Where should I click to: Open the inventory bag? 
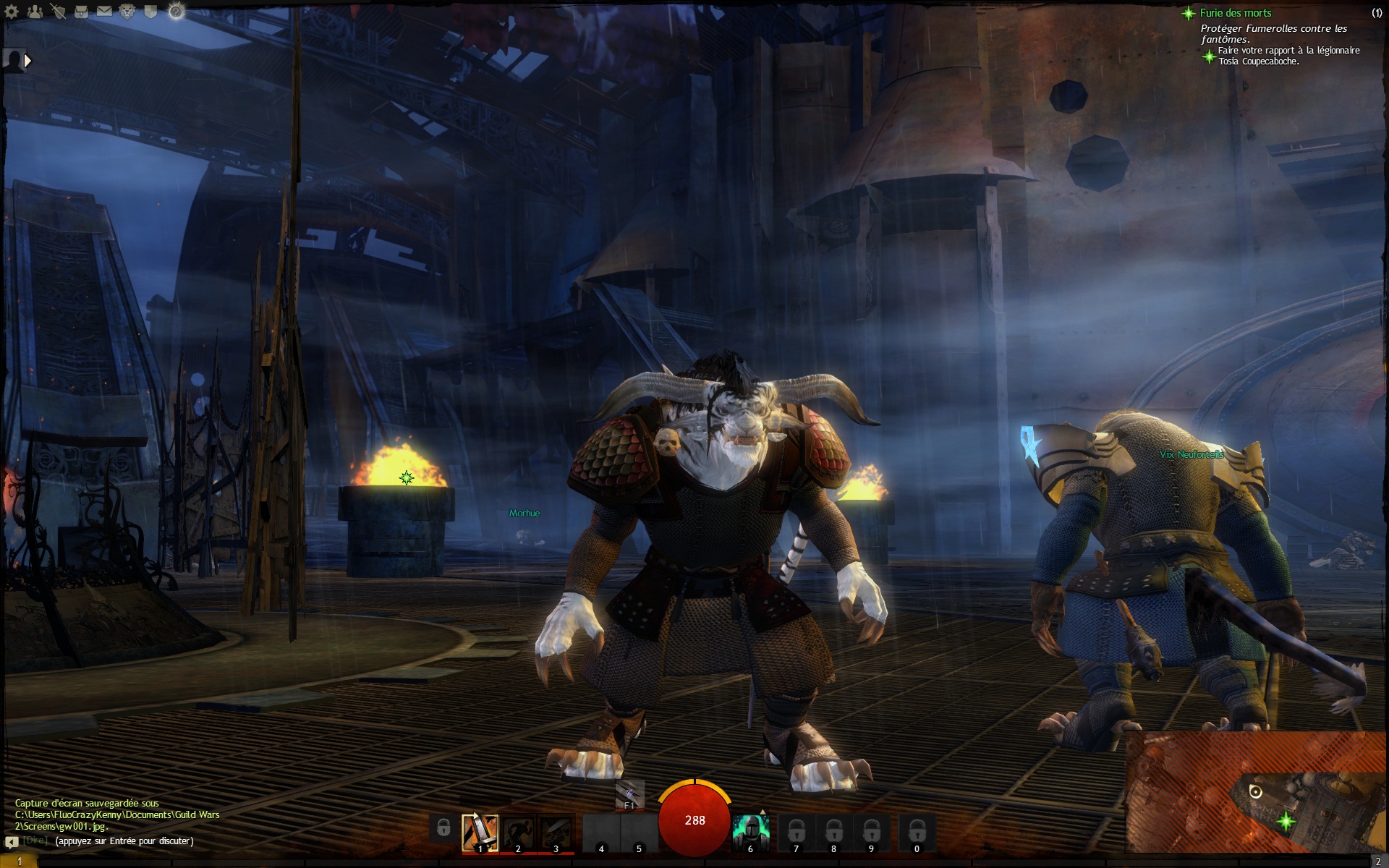[82, 12]
